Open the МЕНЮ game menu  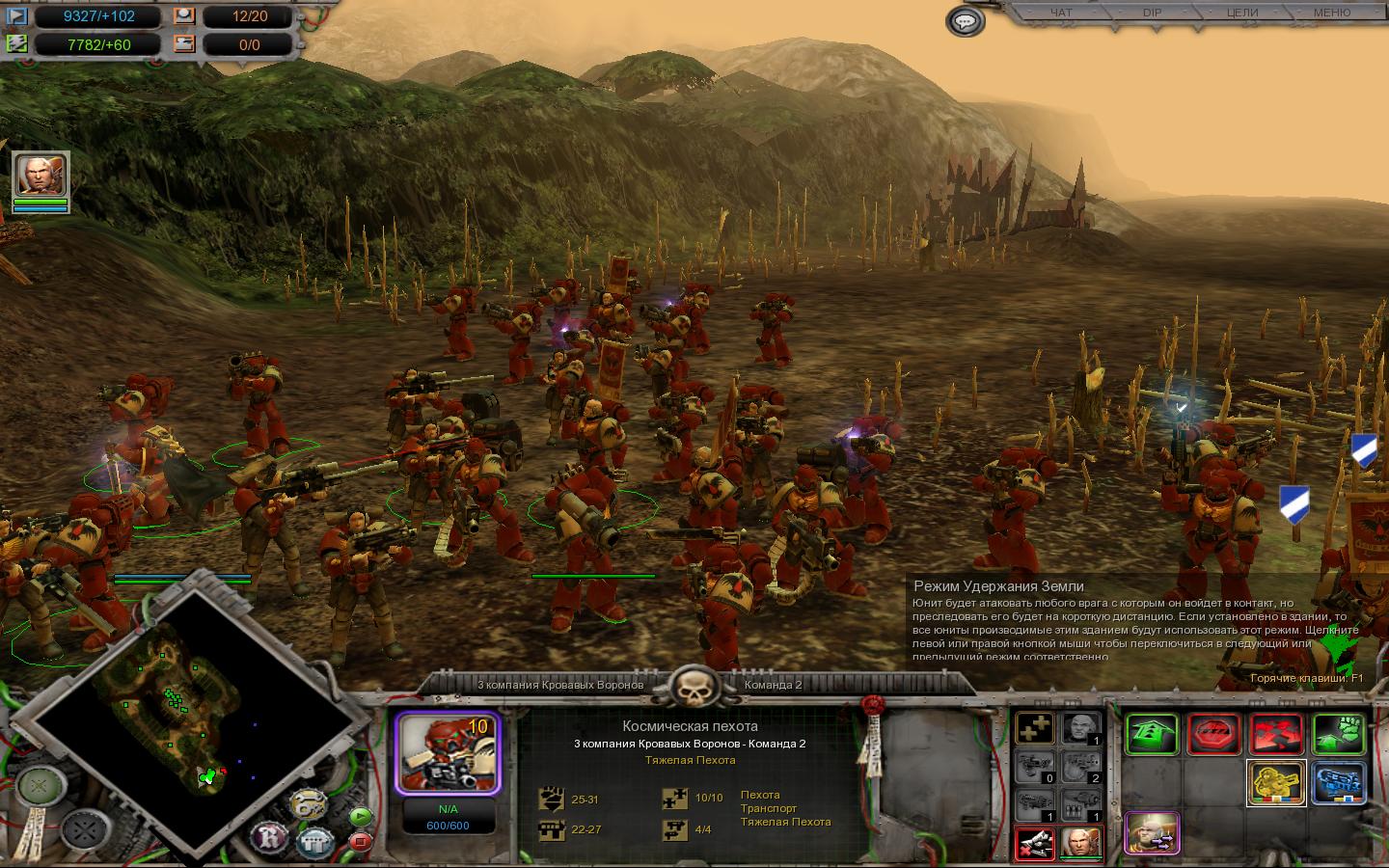pyautogui.click(x=1332, y=13)
